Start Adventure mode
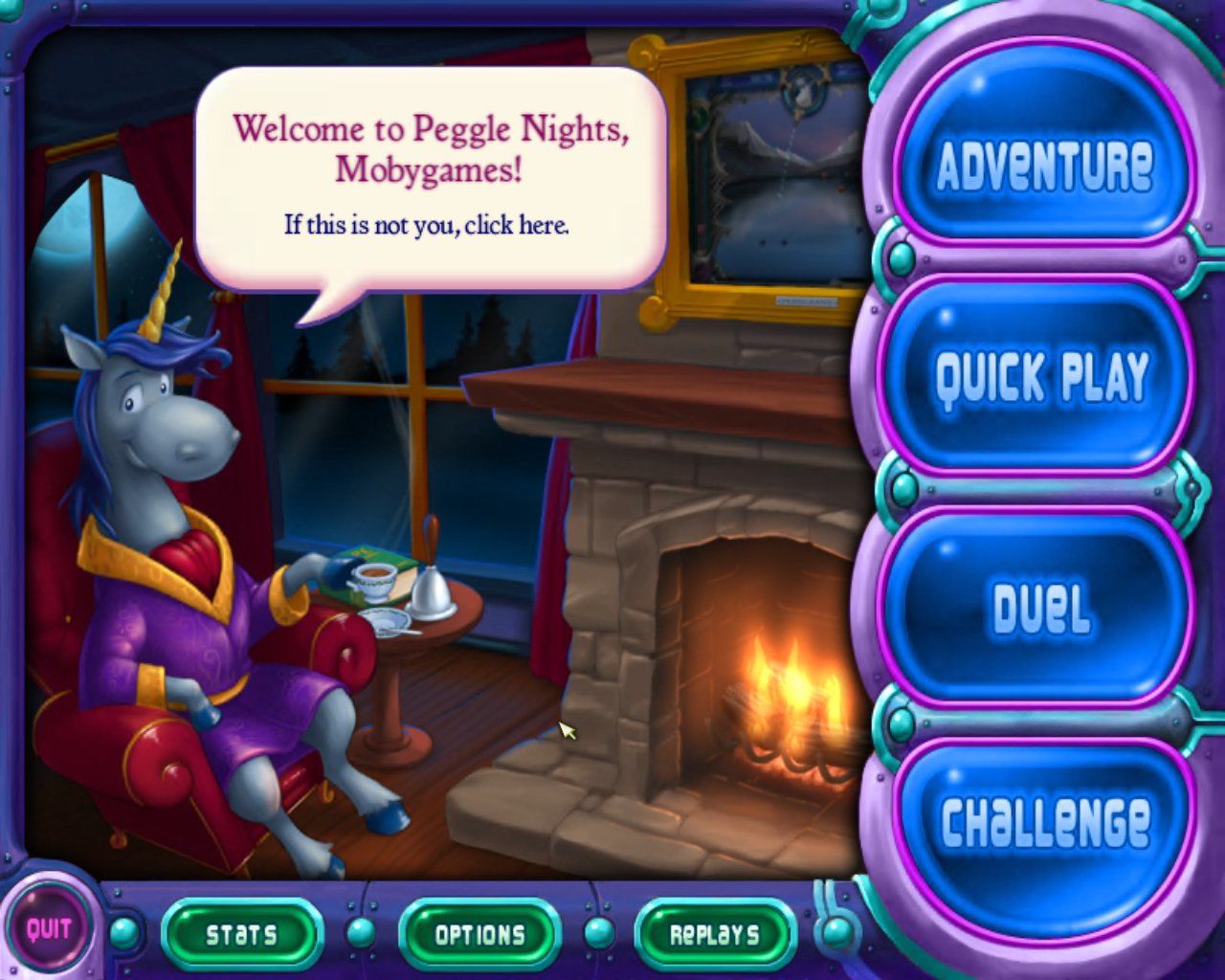This screenshot has height=980, width=1225. [1044, 165]
